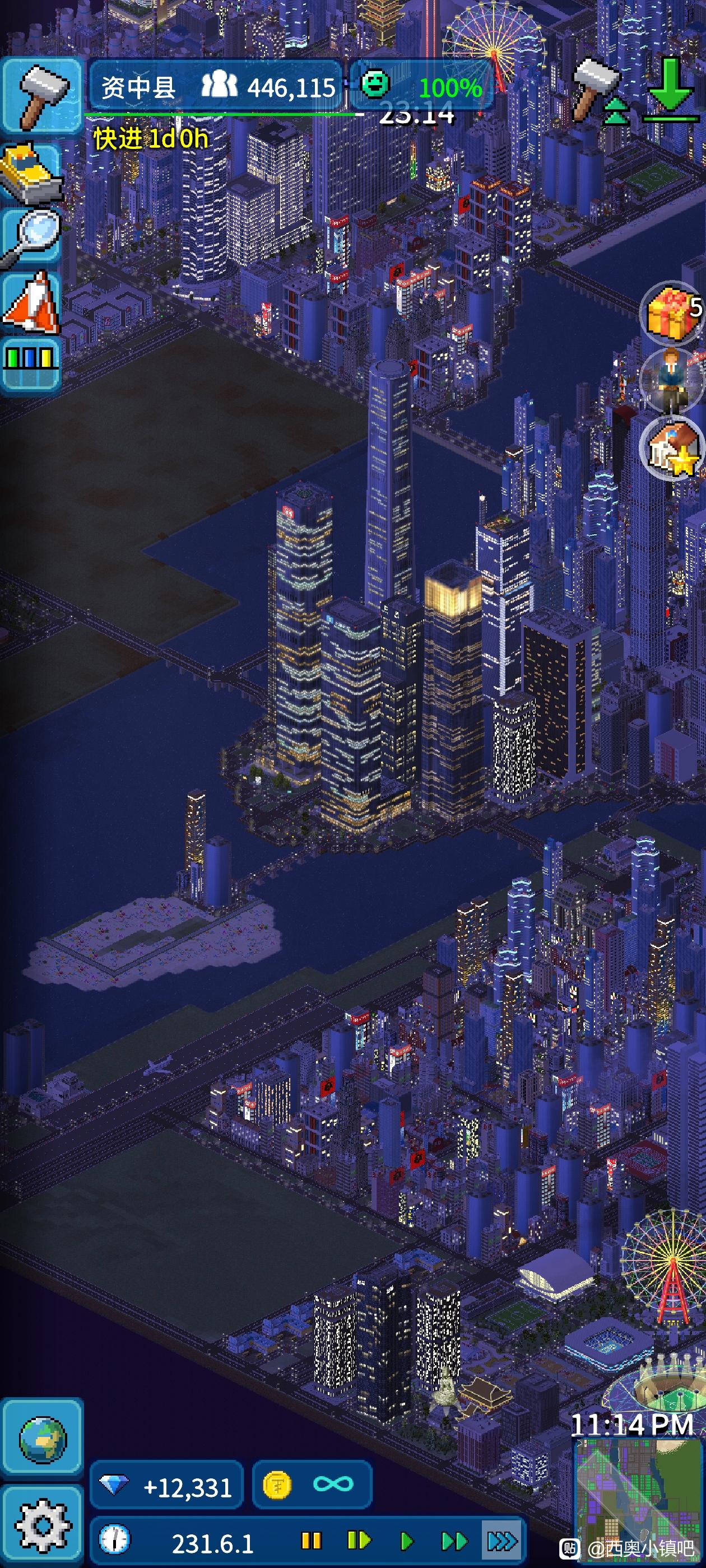Pause the game simulation

click(x=312, y=1541)
